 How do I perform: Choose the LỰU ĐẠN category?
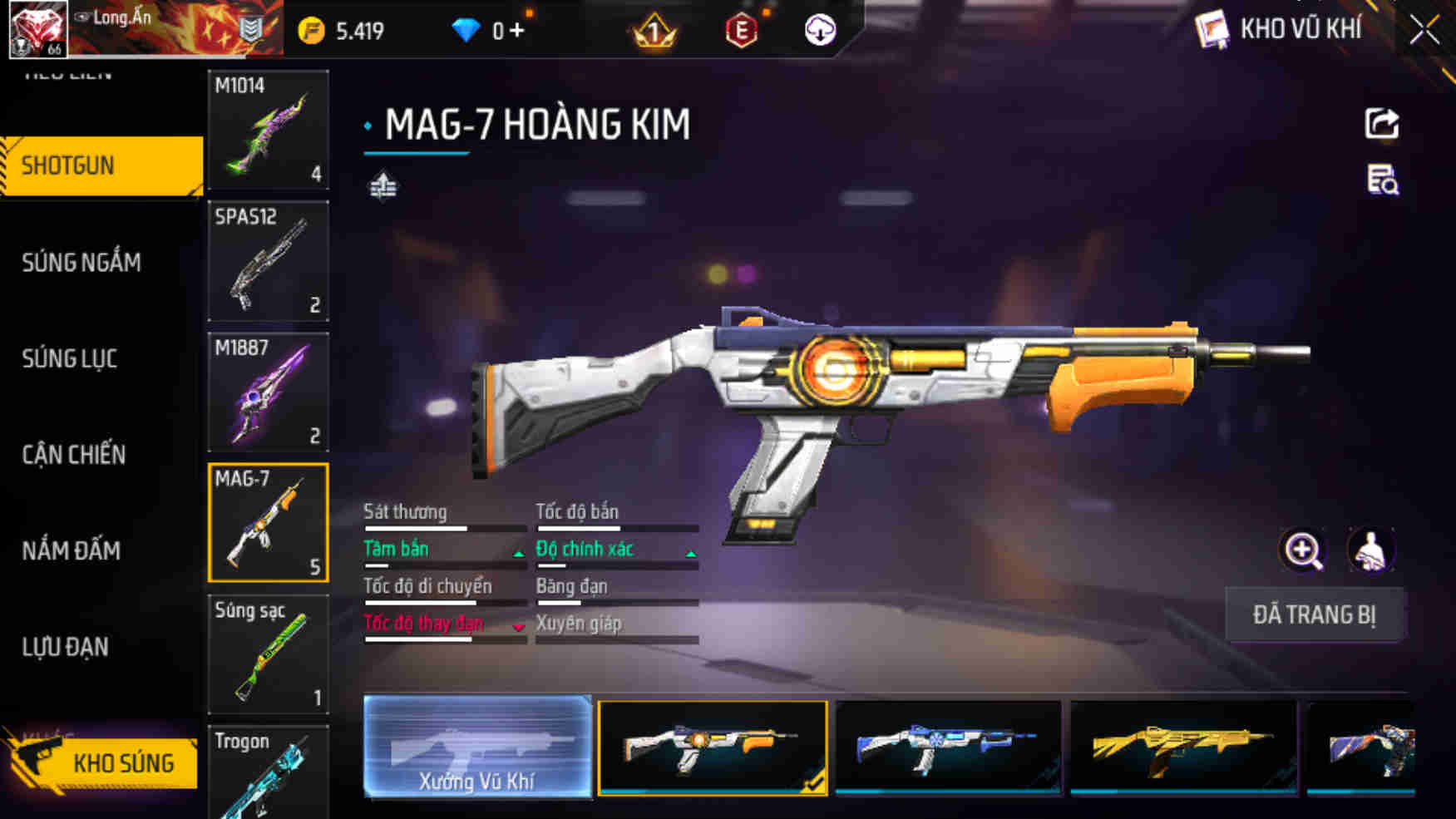pos(65,647)
